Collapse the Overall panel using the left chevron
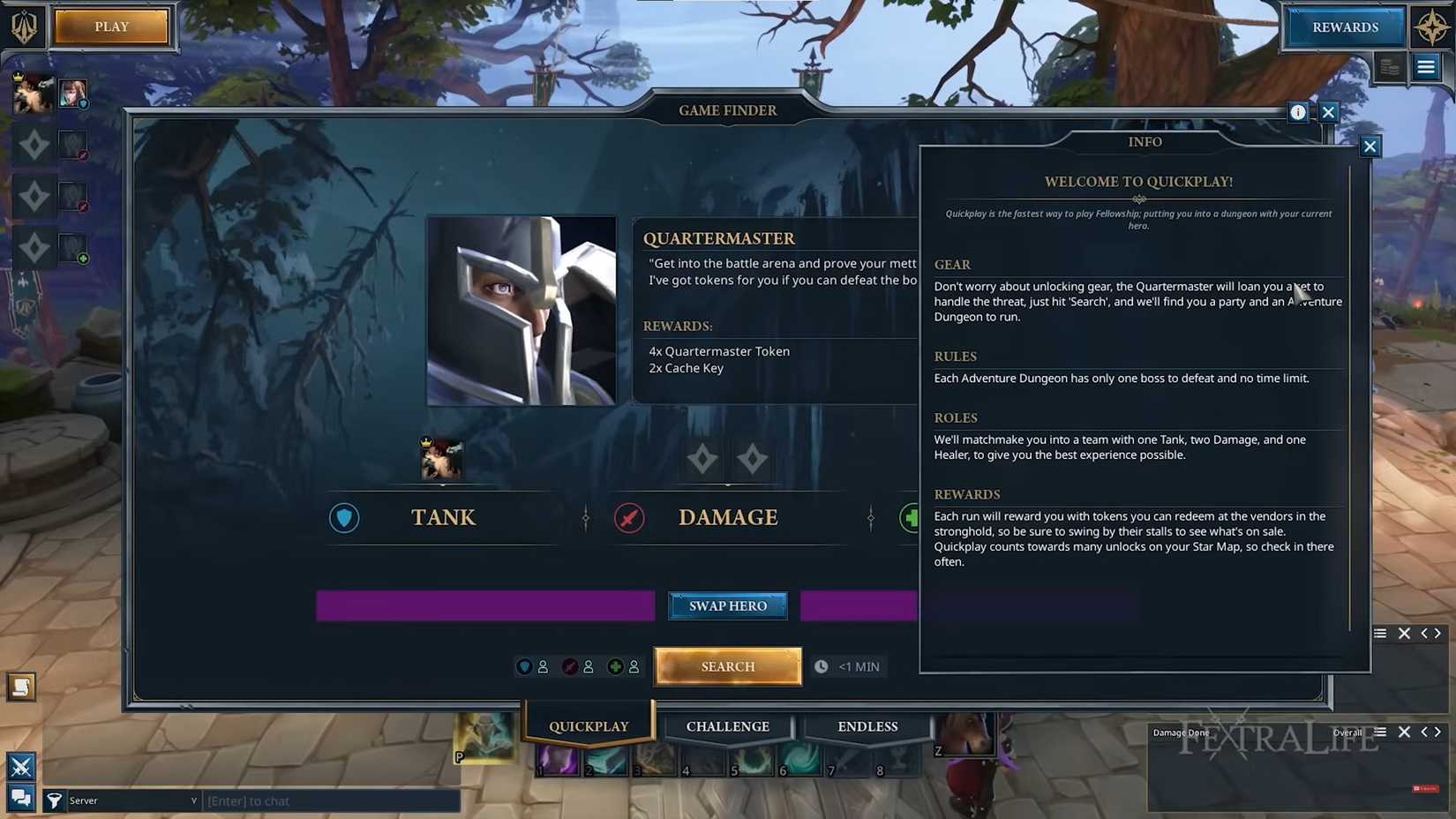This screenshot has height=819, width=1456. tap(1424, 732)
